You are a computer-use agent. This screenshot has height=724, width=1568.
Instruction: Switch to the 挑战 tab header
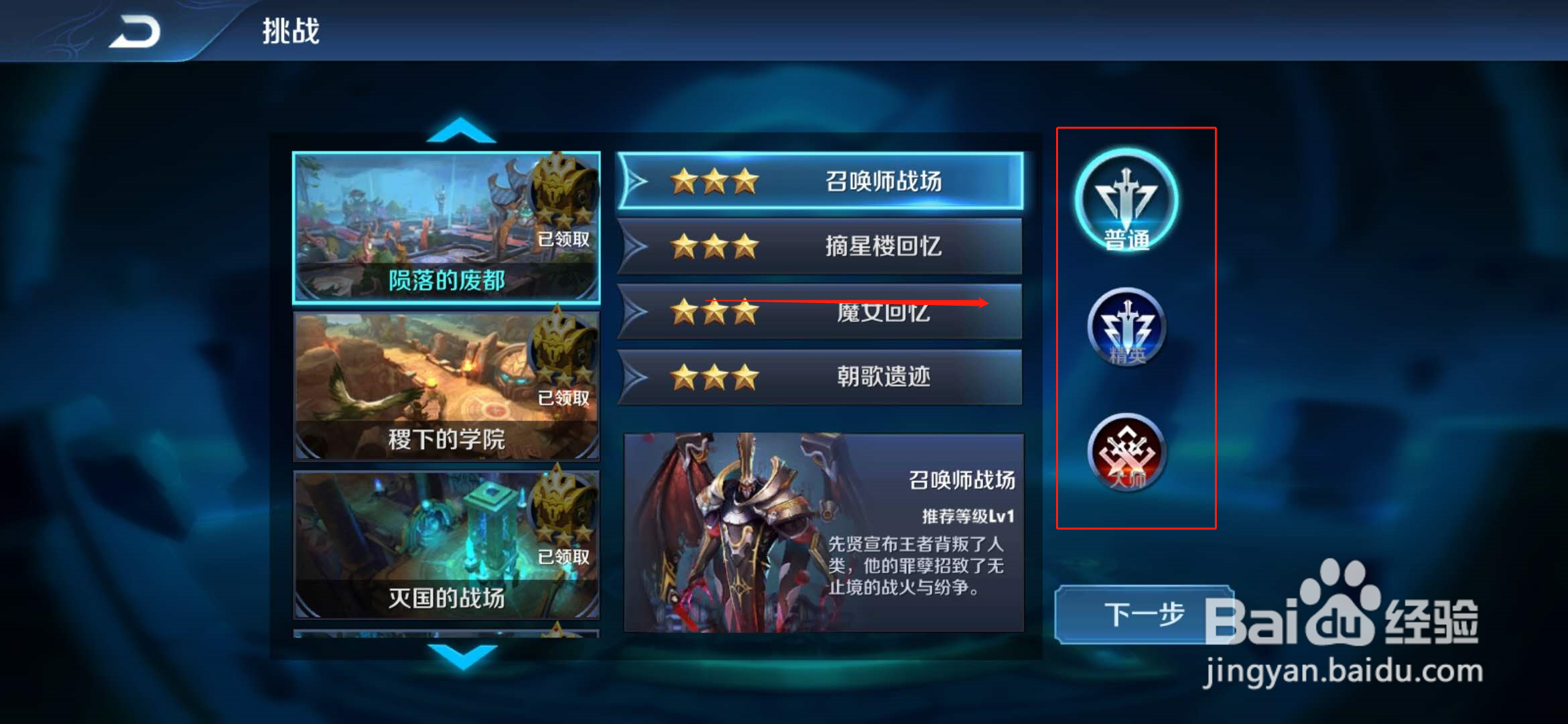(289, 29)
